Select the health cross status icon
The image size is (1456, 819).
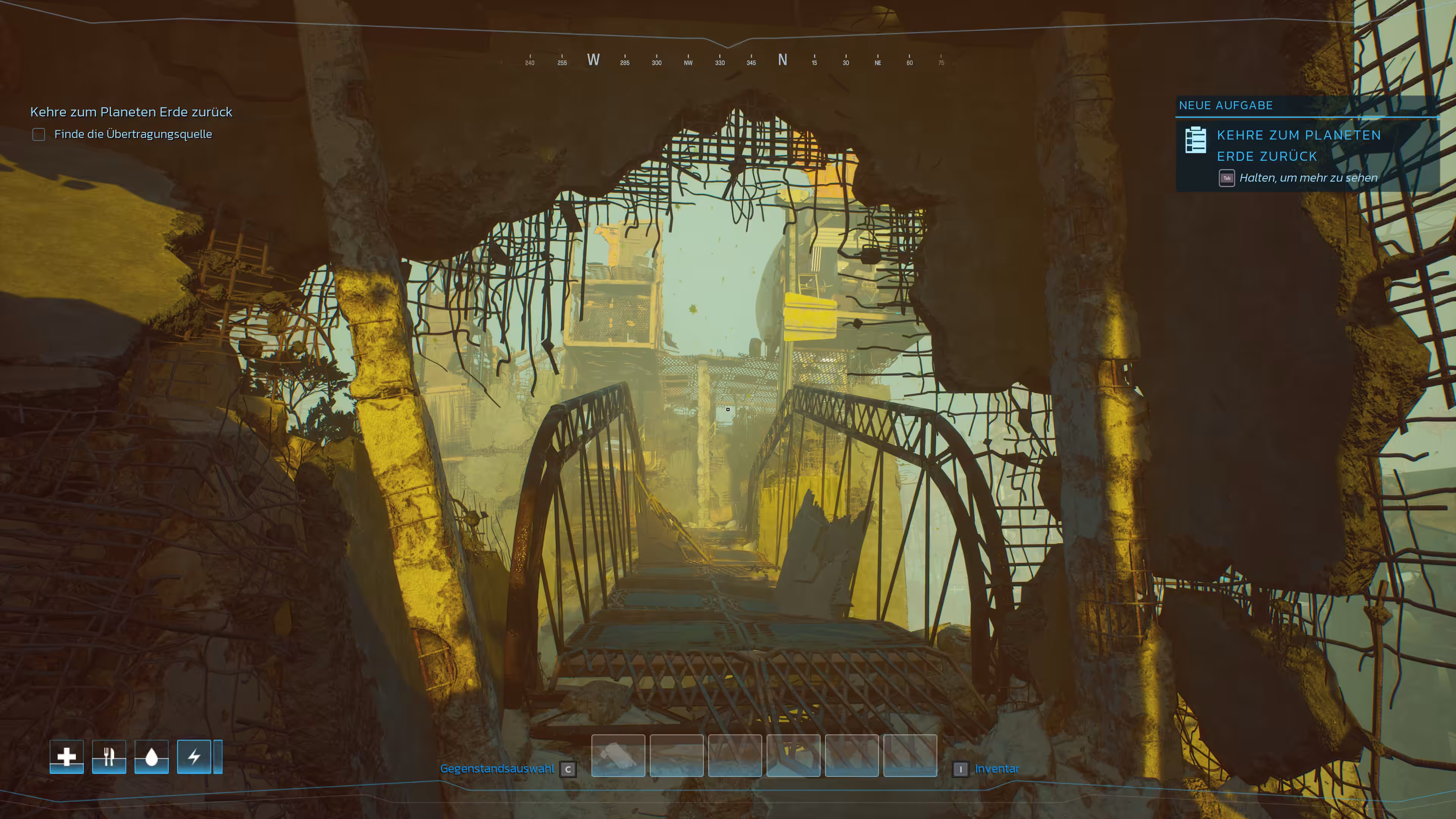[67, 756]
